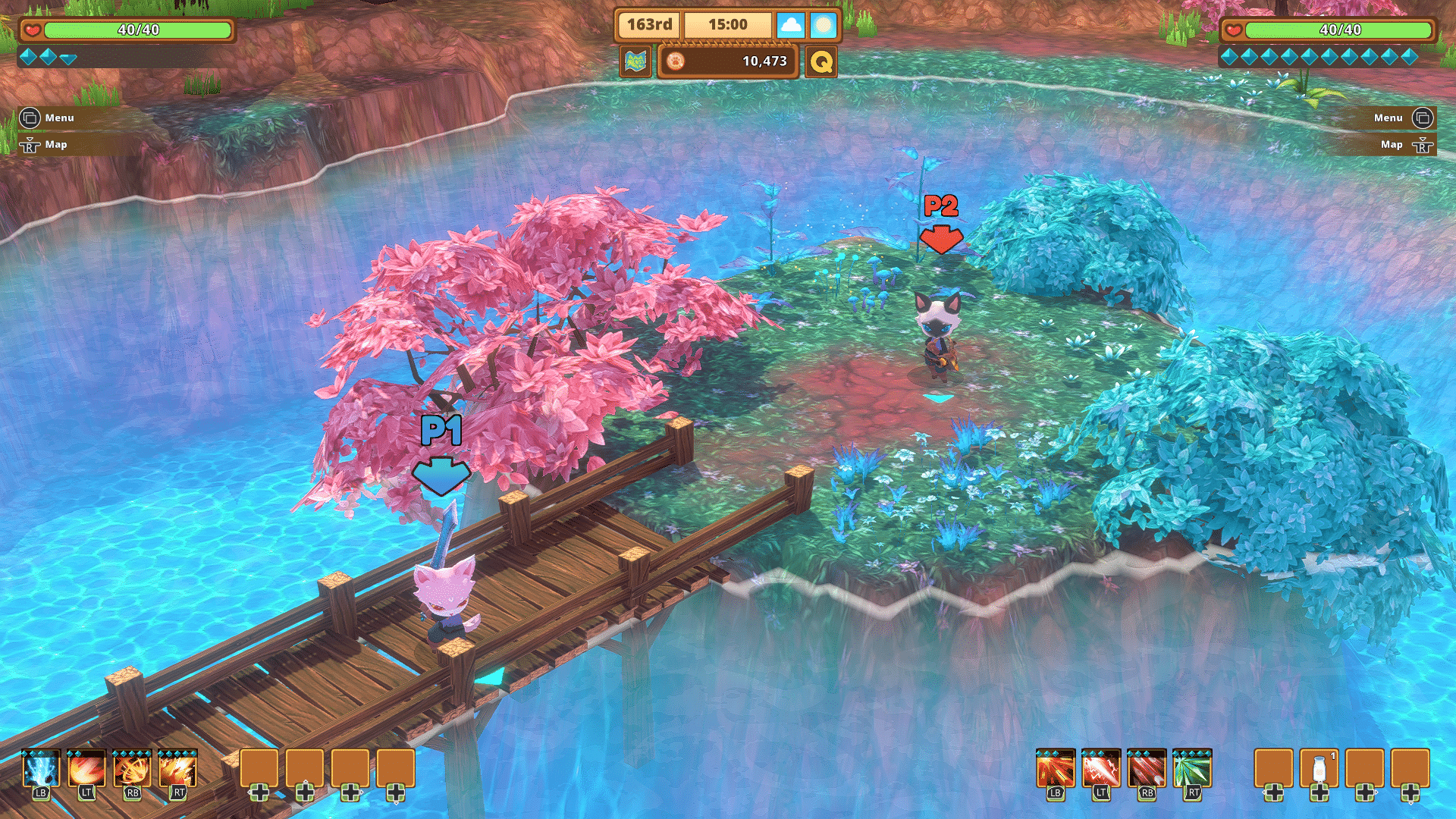Click the cloud weather icon
Viewport: 1456px width, 819px height.
coord(790,25)
